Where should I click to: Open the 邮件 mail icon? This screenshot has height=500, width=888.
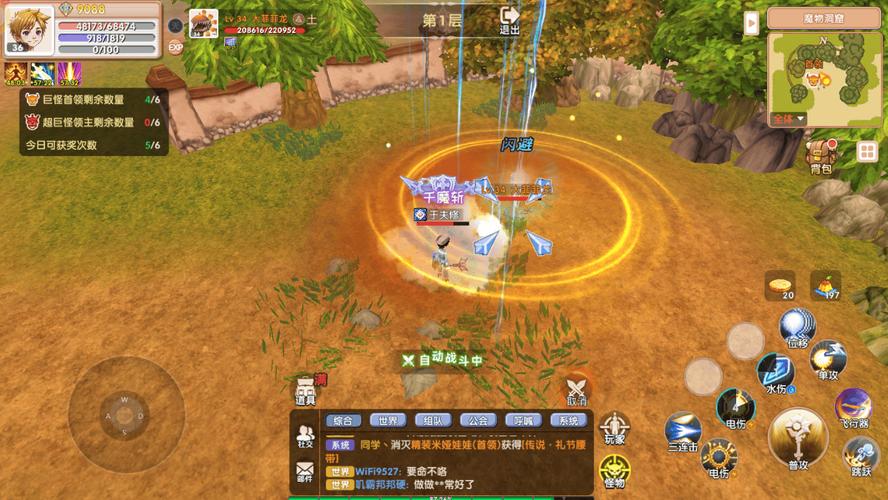(305, 471)
